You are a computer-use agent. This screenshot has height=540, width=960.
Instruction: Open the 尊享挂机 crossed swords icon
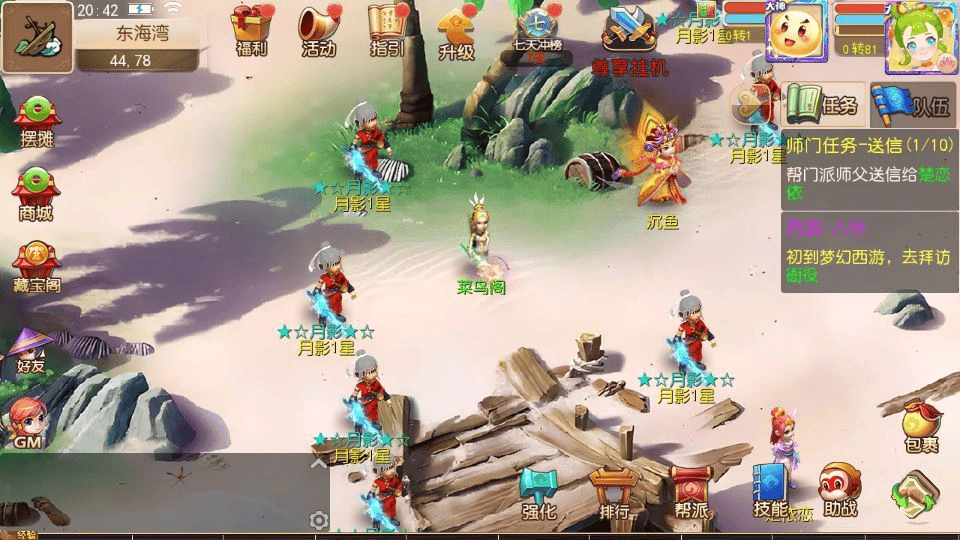click(629, 35)
